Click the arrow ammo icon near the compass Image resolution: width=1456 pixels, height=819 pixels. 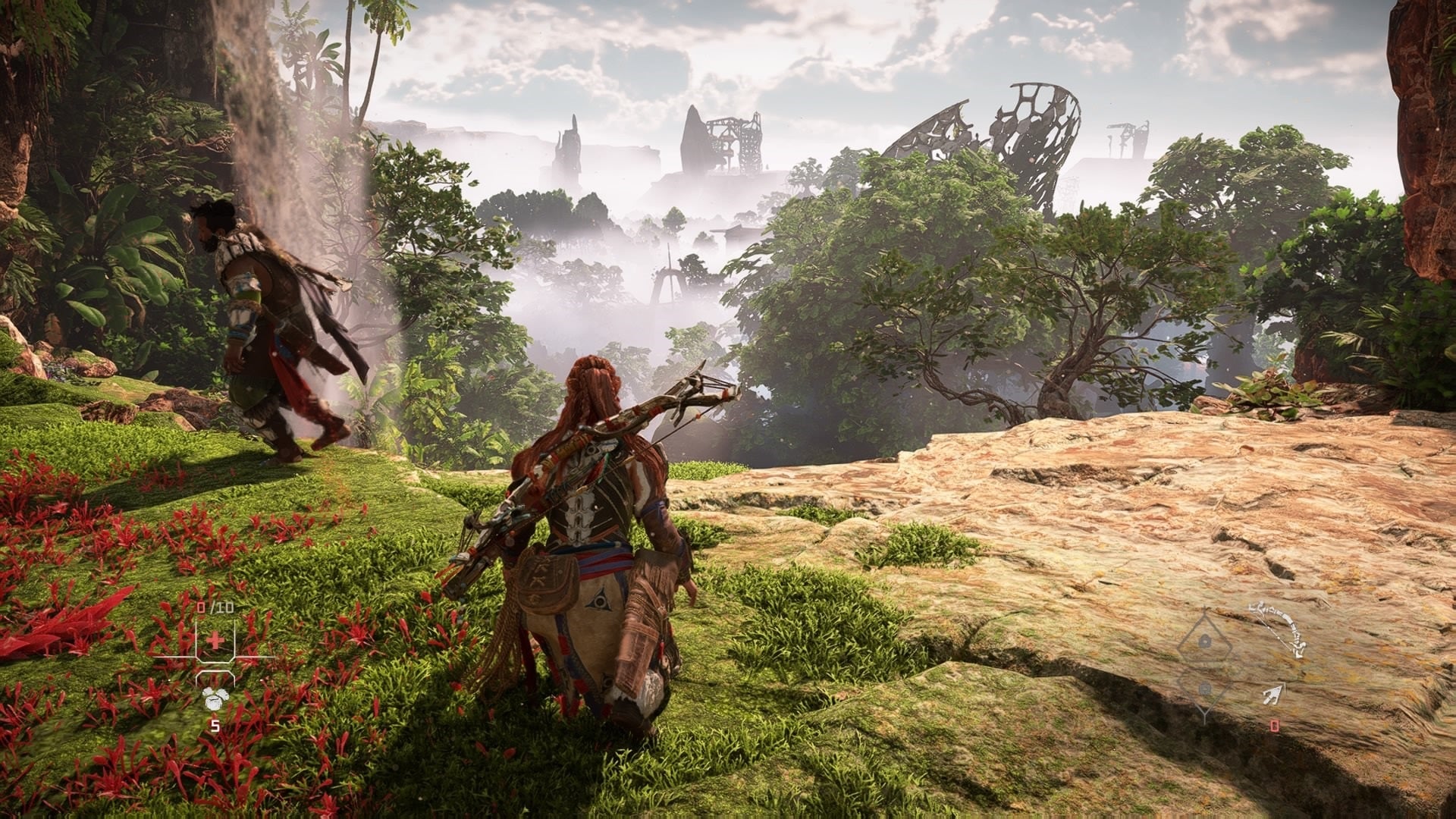(1274, 694)
